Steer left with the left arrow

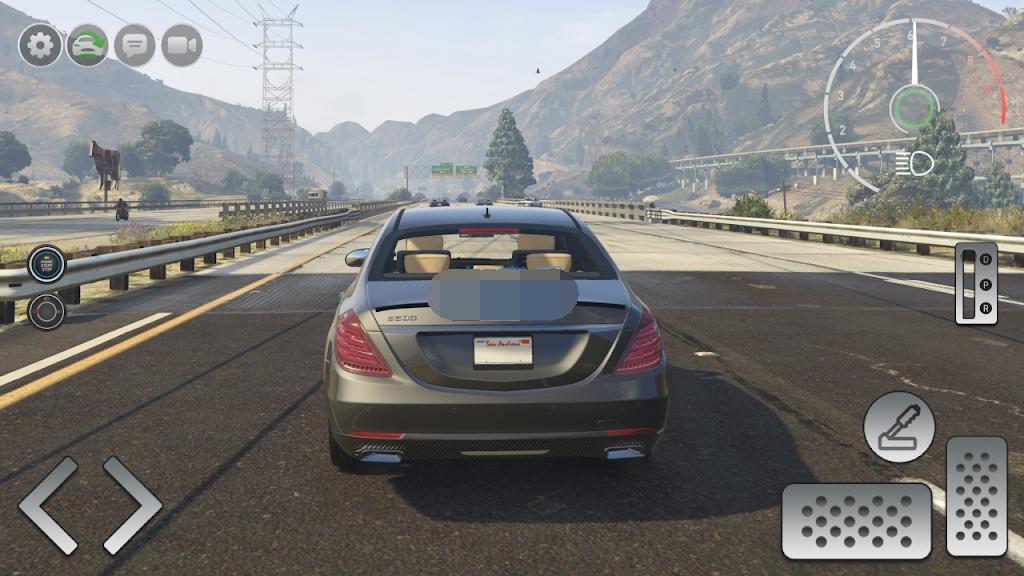coord(48,505)
